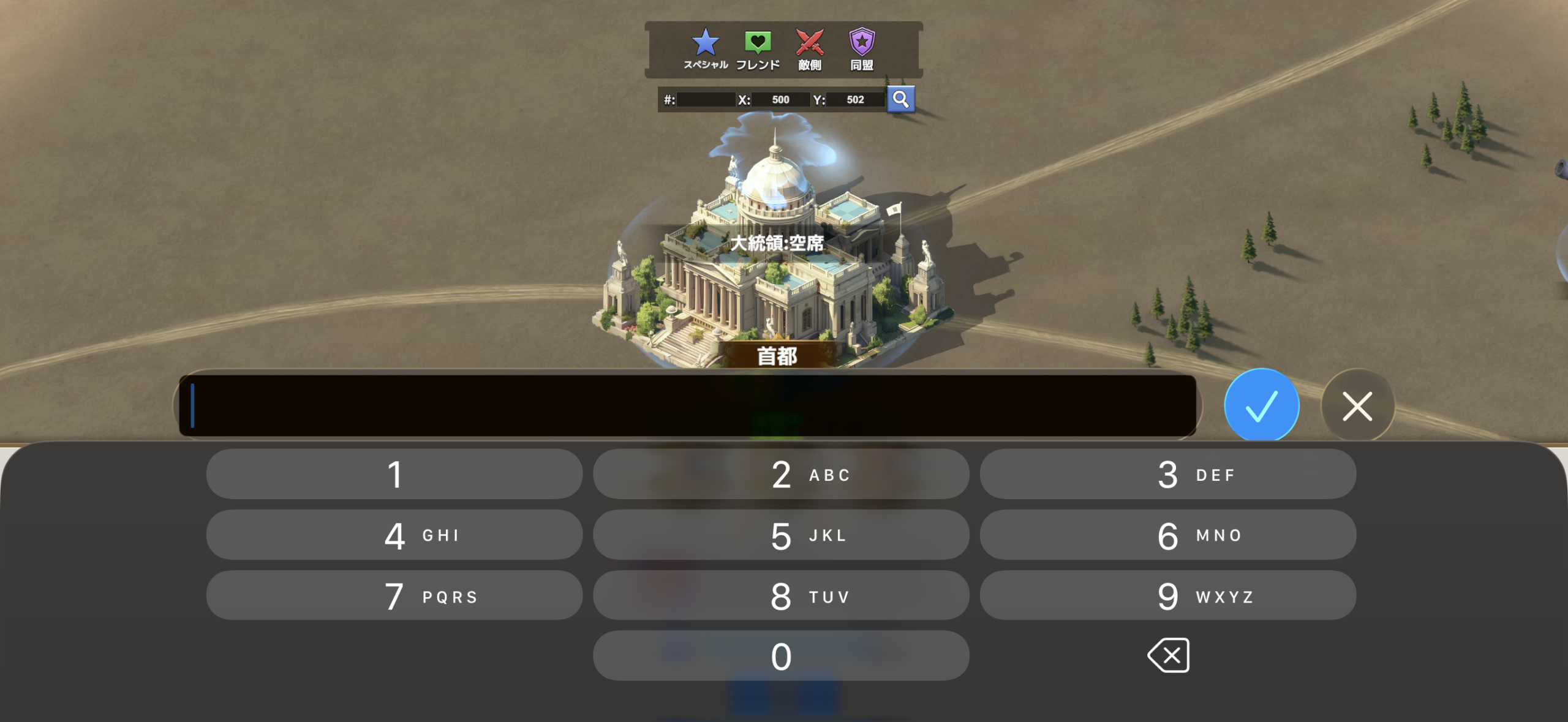Viewport: 1568px width, 722px height.
Task: Search coordinates with the magnifier button
Action: click(901, 99)
